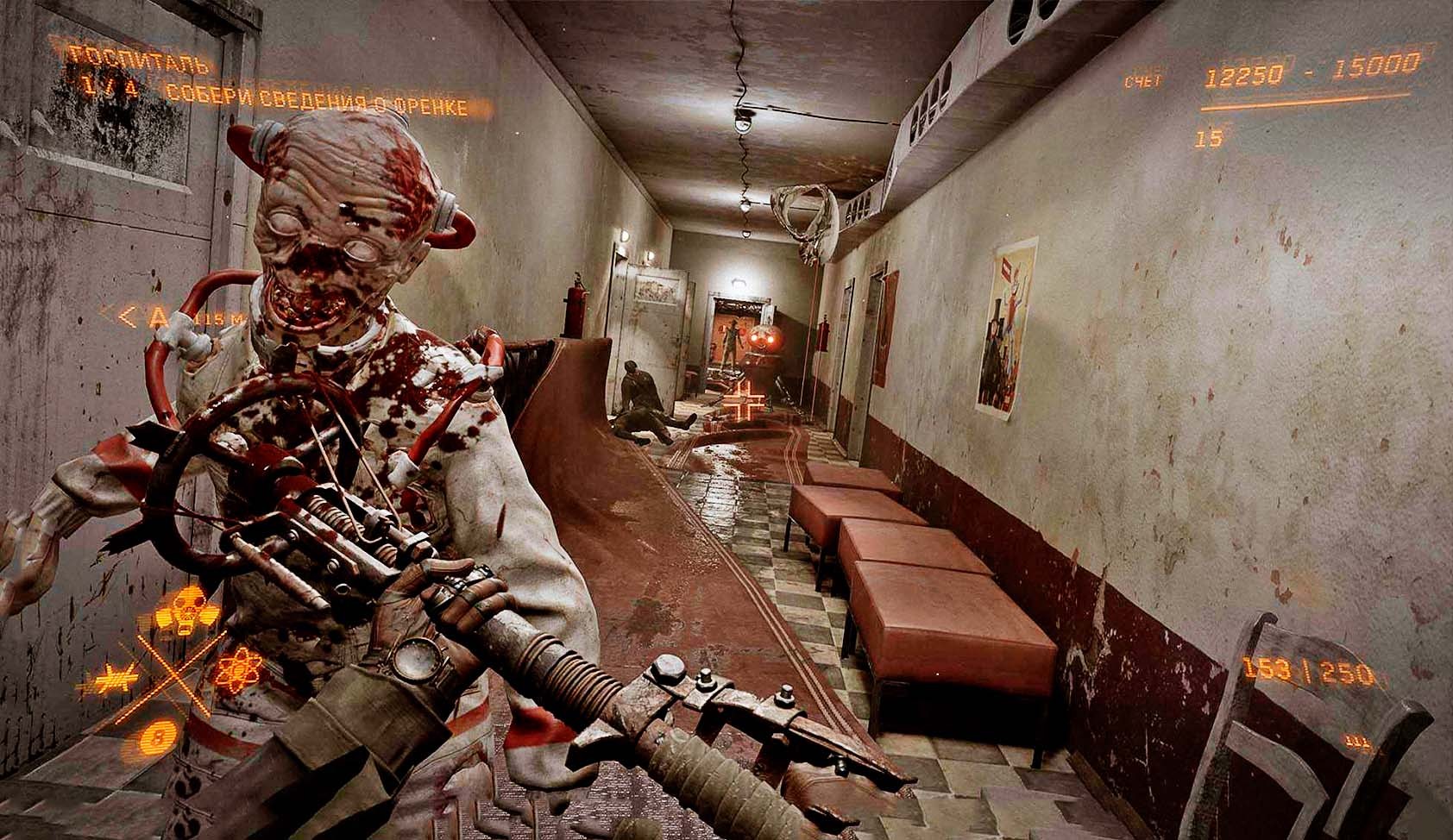This screenshot has height=840, width=1453.
Task: Click the waypoint marker A showing 115 M
Action: click(158, 317)
